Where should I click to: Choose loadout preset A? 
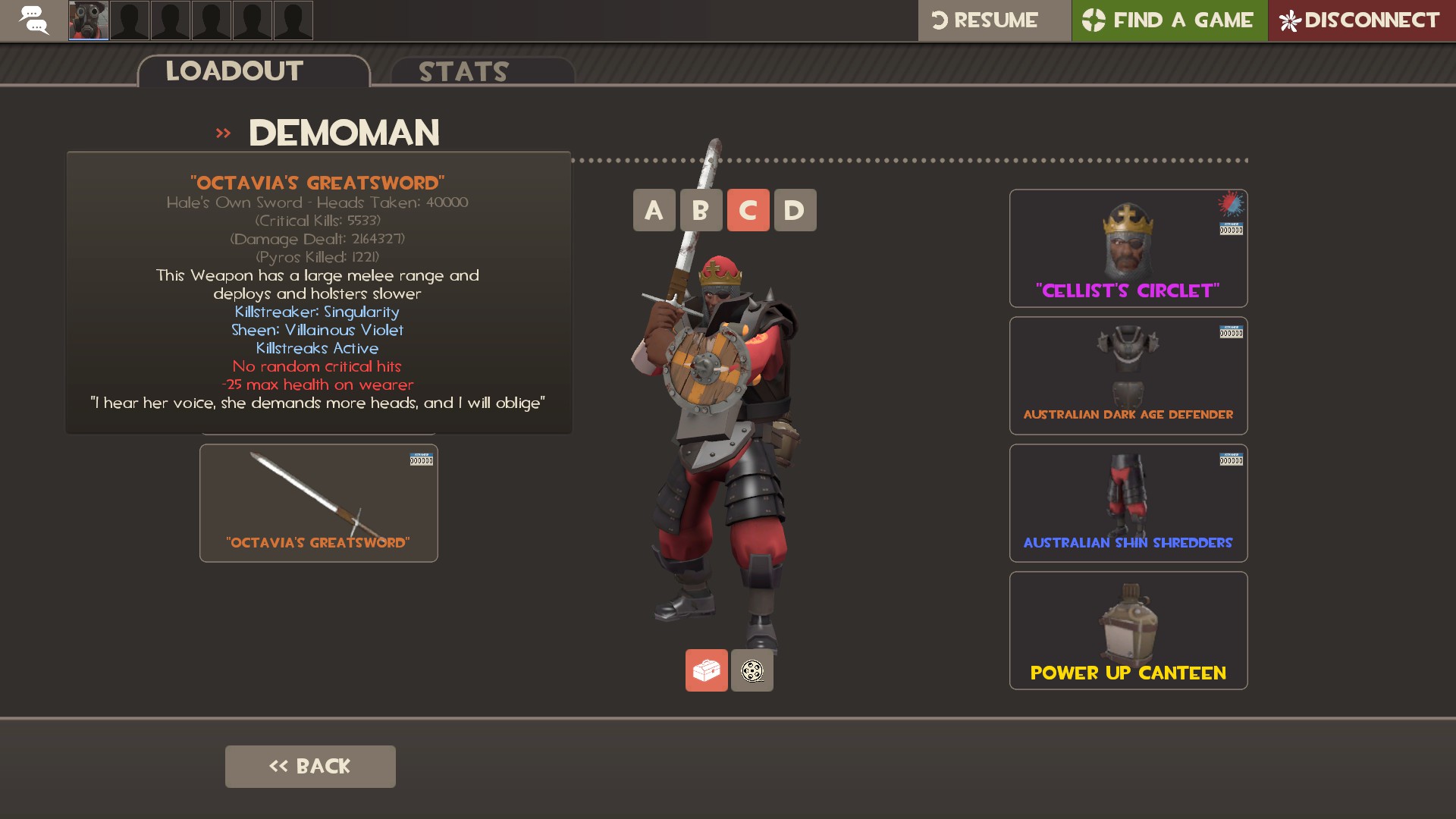click(x=654, y=210)
